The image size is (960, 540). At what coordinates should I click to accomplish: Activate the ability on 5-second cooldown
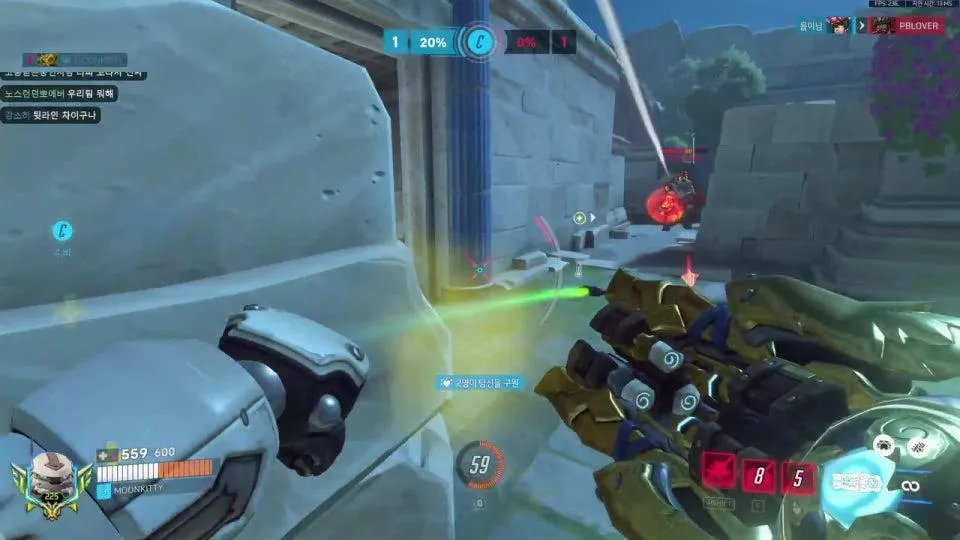tap(798, 478)
